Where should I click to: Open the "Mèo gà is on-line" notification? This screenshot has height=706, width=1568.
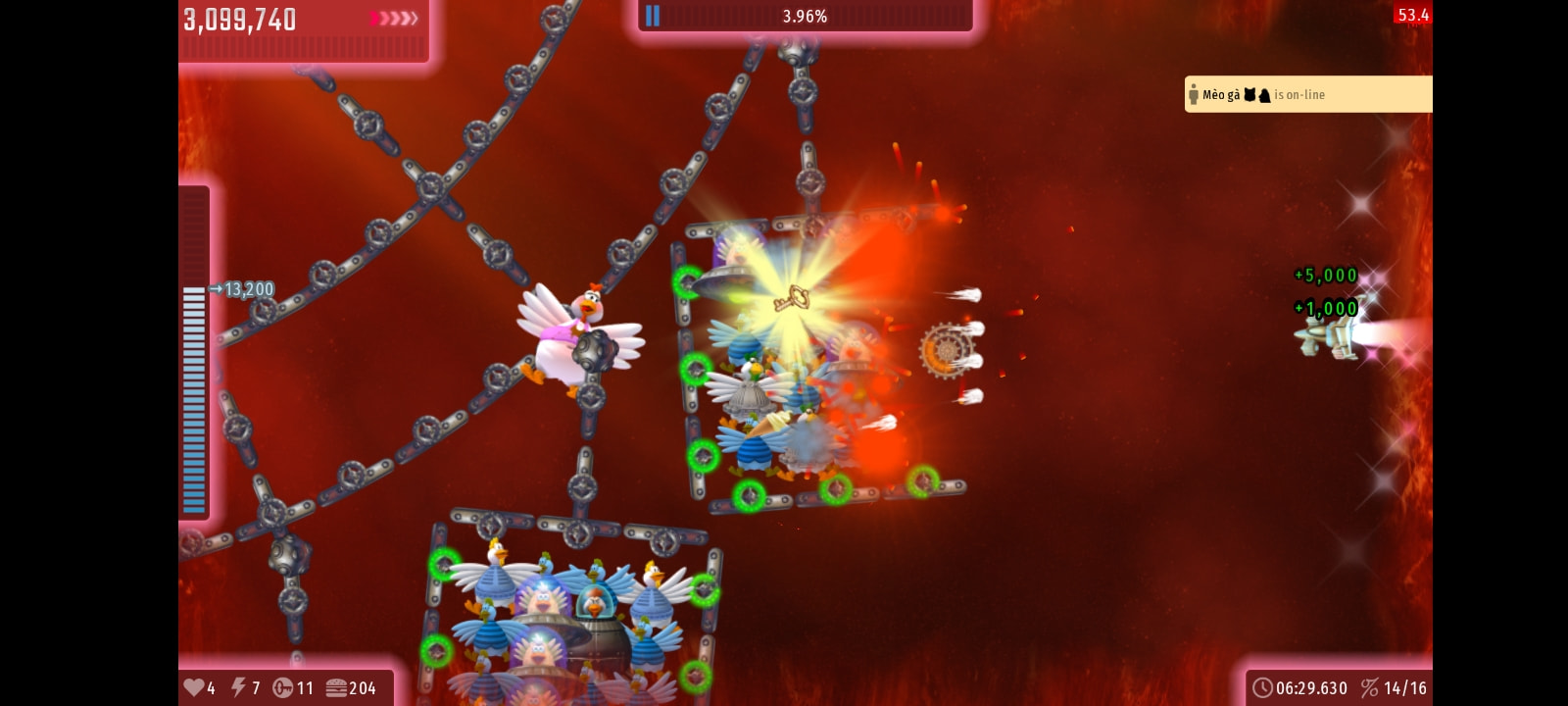pos(1307,94)
